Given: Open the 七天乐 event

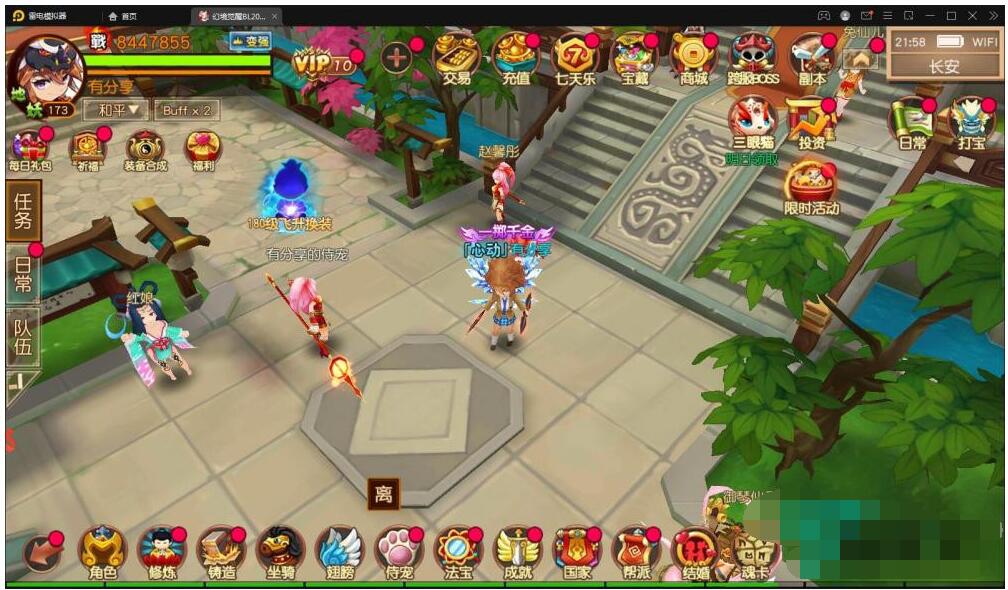Looking at the screenshot, I should (575, 58).
